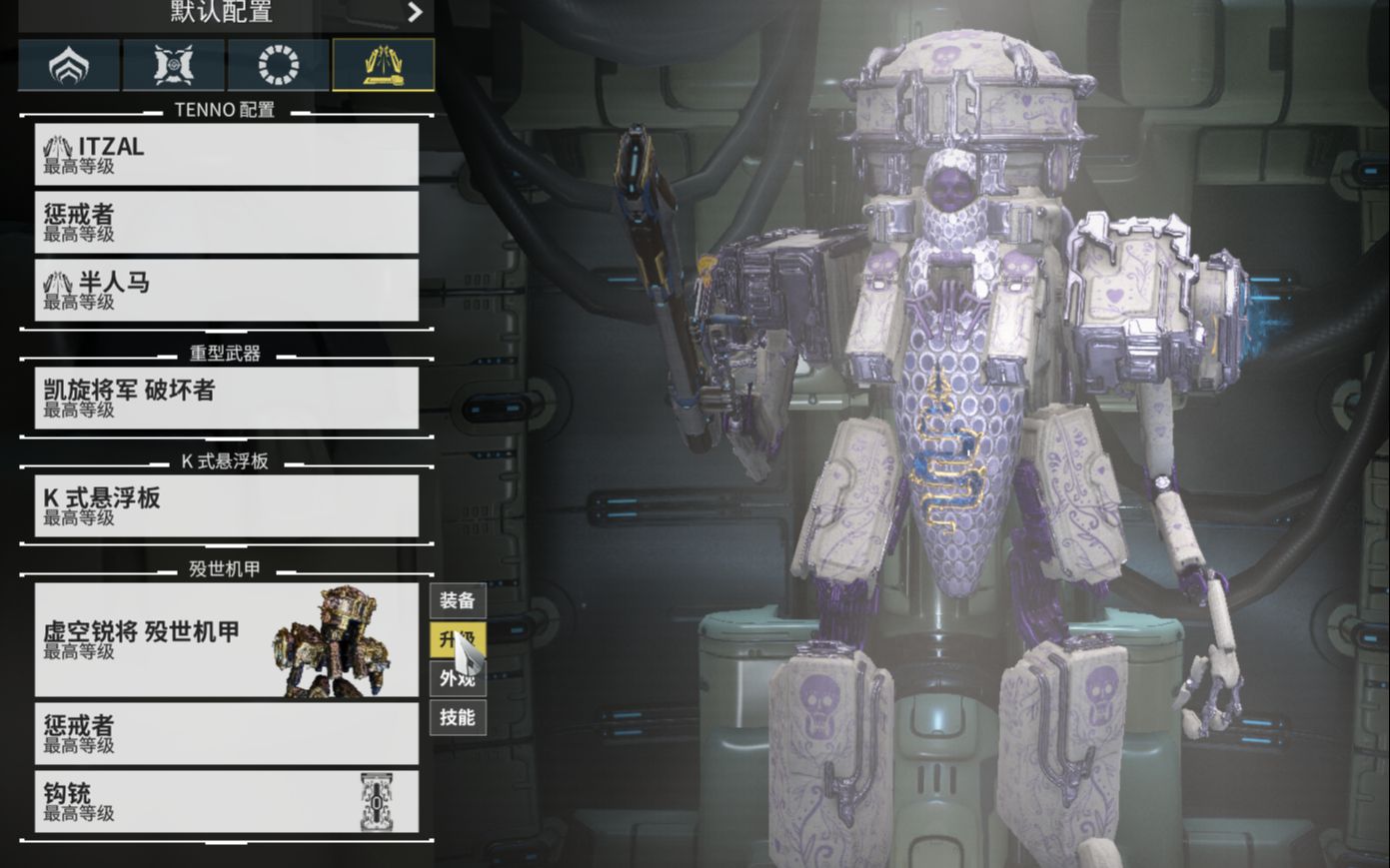The height and width of the screenshot is (868, 1390).
Task: Select the 半人马 Archwing melee row
Action: [226, 290]
